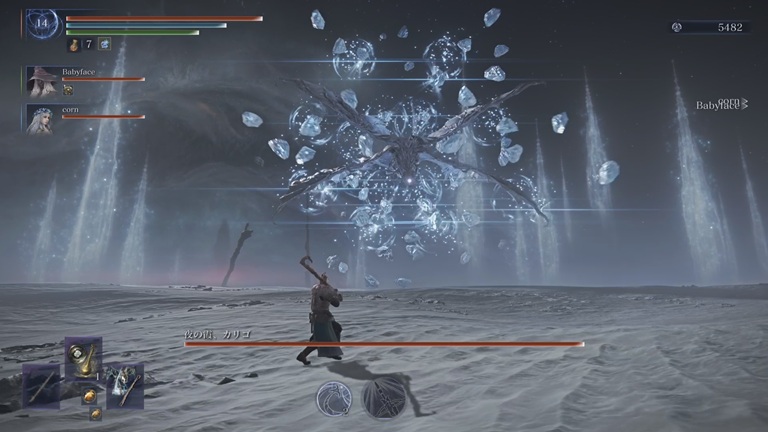Select teammate Babyface's portrait
768x432 pixels.
[x=42, y=81]
